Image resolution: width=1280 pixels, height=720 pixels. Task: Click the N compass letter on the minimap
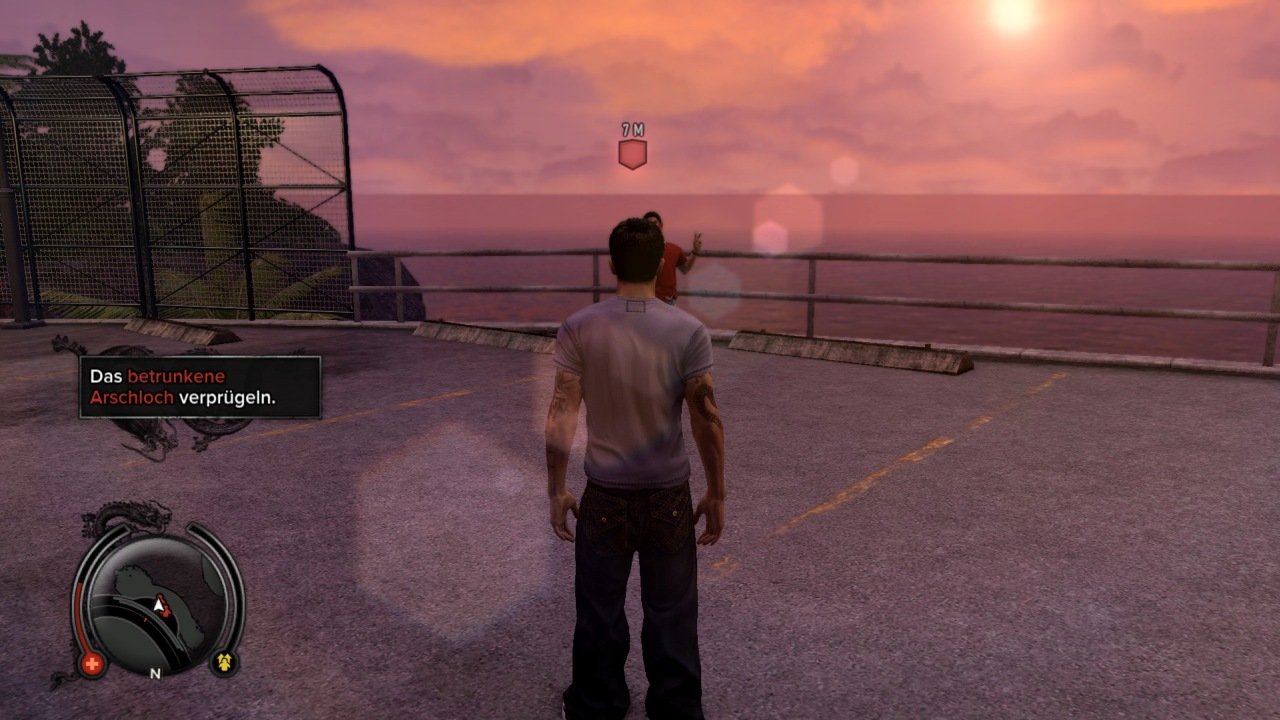point(155,674)
